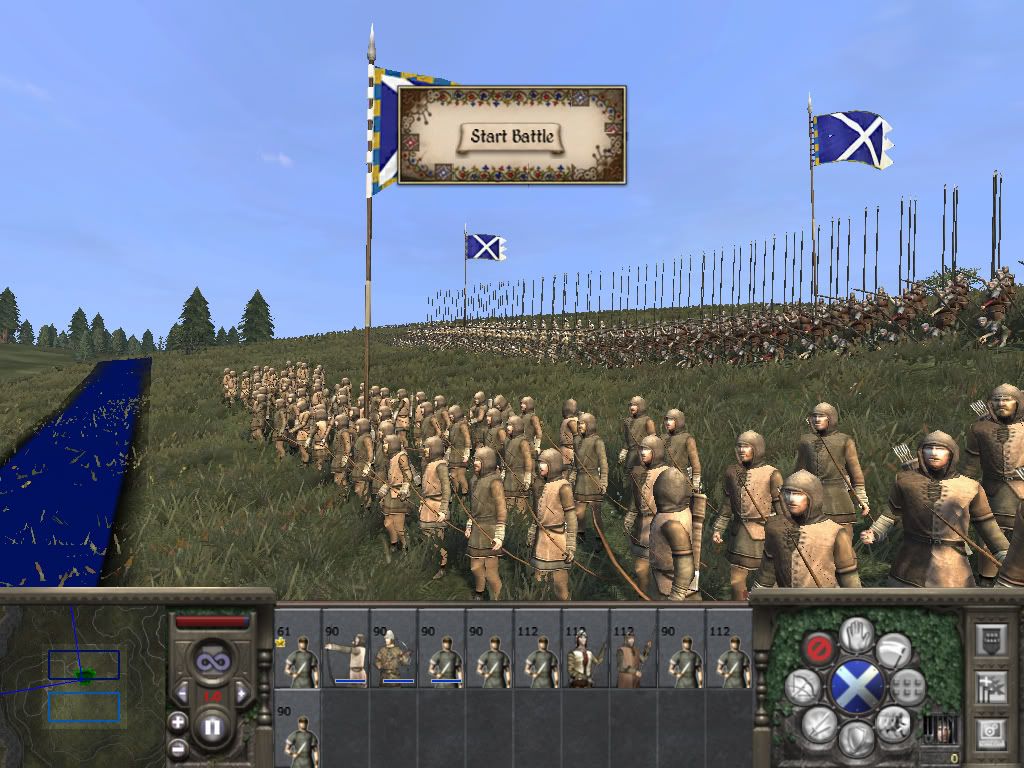The width and height of the screenshot is (1024, 768).
Task: Click the red halt order icon
Action: [x=819, y=647]
